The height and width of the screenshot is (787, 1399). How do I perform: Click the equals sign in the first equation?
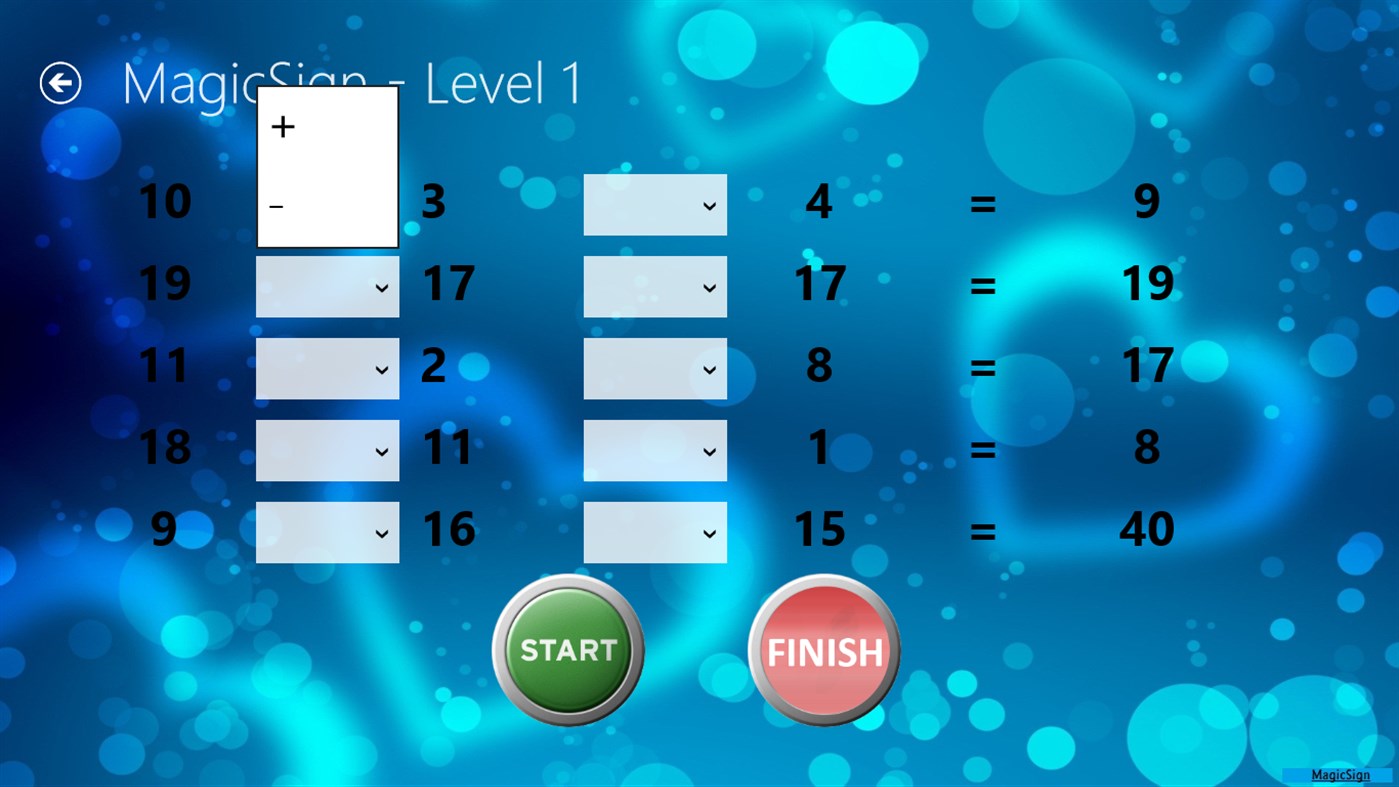pos(983,204)
